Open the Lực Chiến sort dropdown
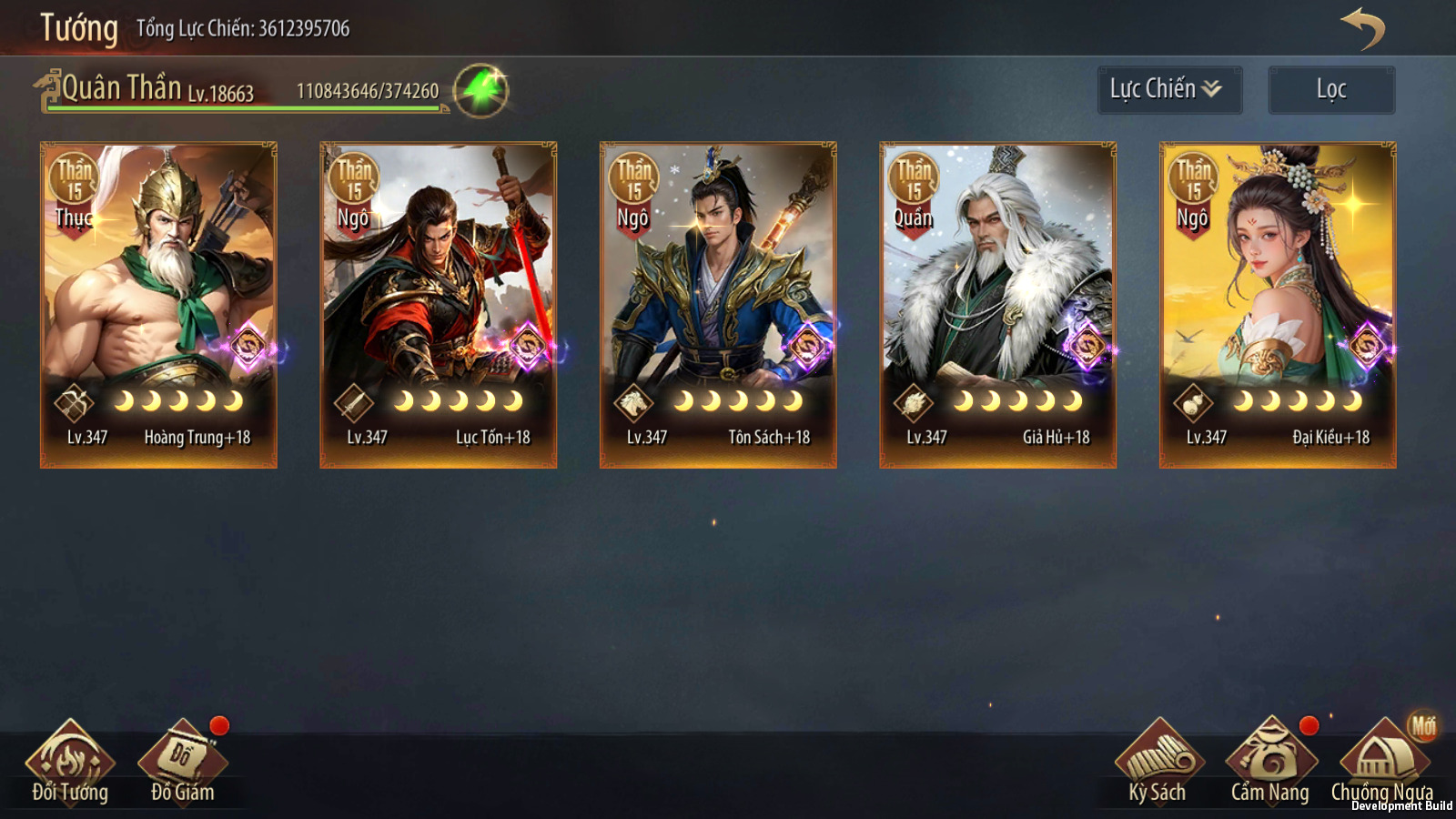The height and width of the screenshot is (819, 1456). [x=1168, y=89]
